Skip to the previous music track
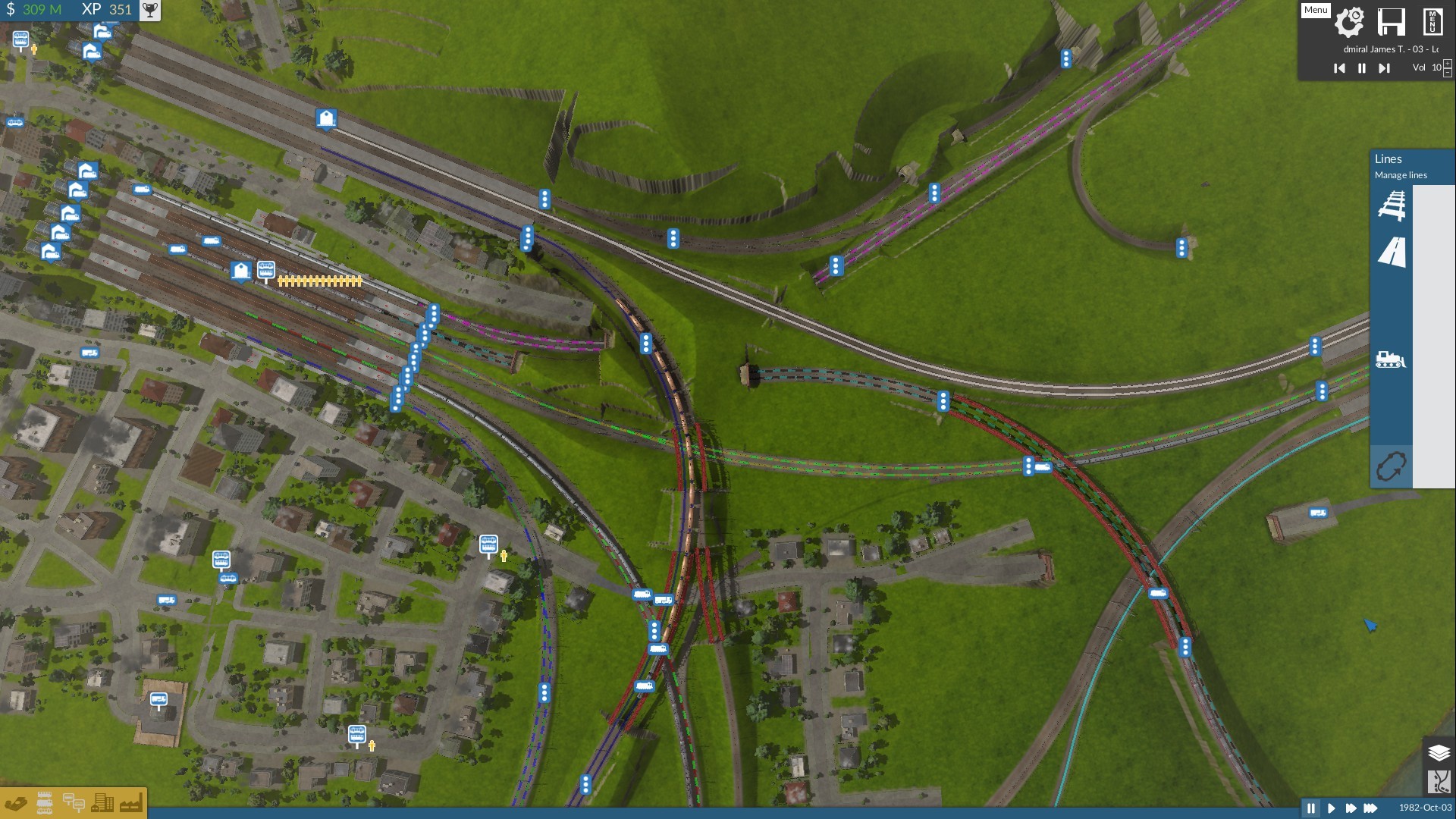Viewport: 1456px width, 819px height. tap(1339, 68)
